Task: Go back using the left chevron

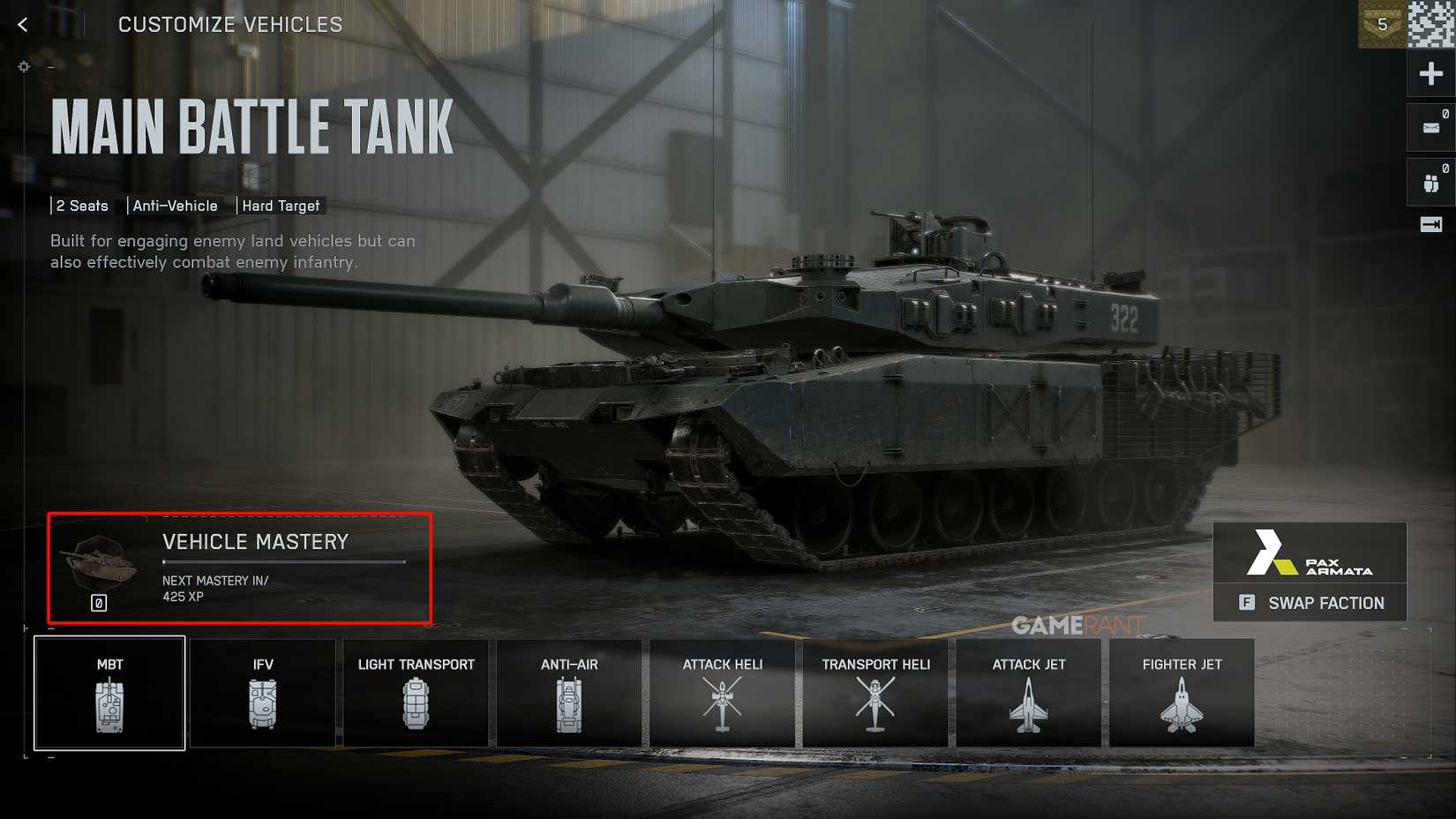Action: click(21, 24)
